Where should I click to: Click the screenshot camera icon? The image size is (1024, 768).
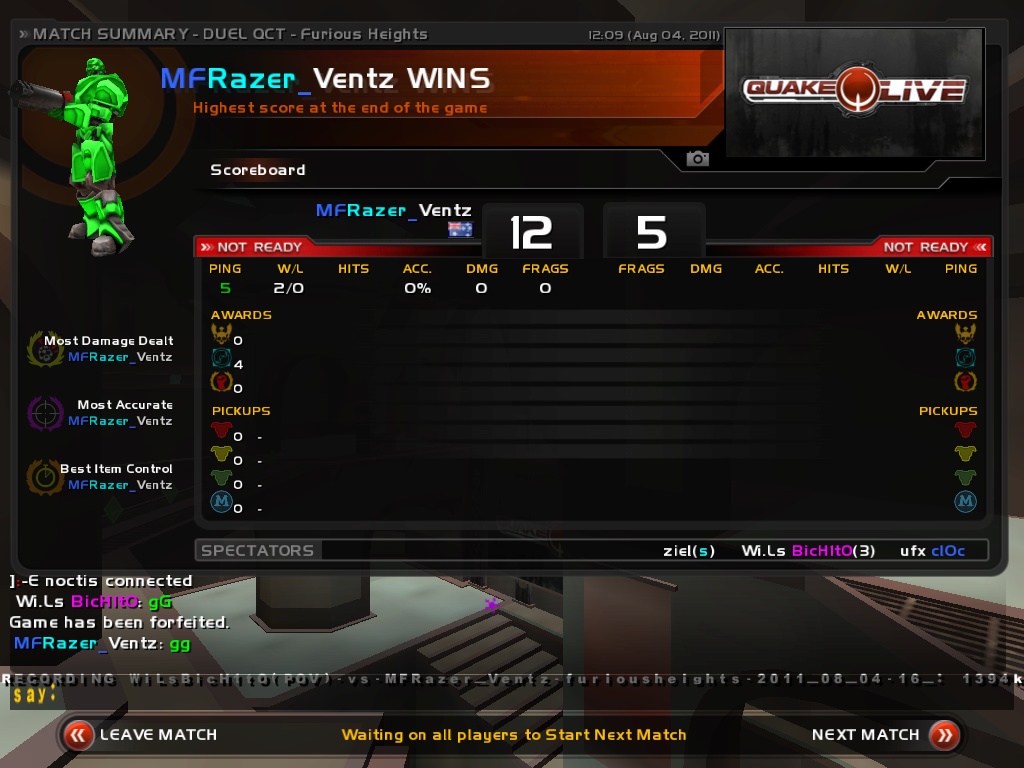[x=697, y=159]
